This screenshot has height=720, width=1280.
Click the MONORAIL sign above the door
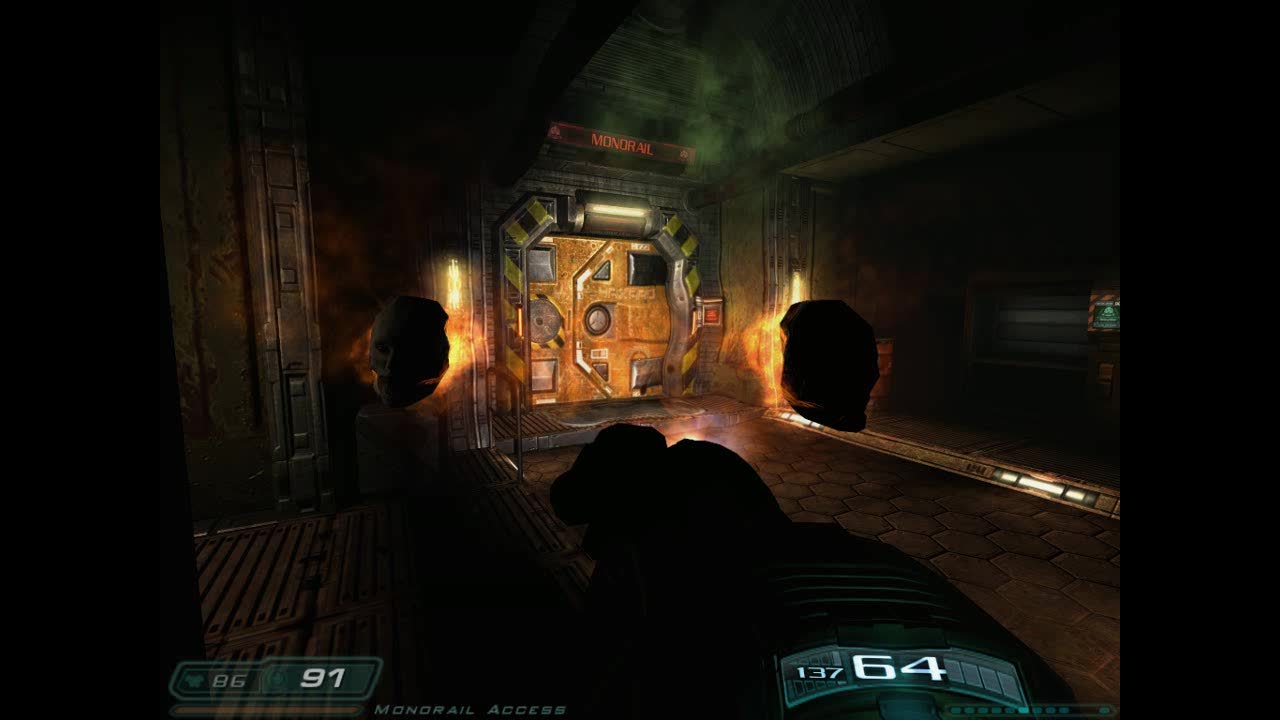click(x=623, y=143)
